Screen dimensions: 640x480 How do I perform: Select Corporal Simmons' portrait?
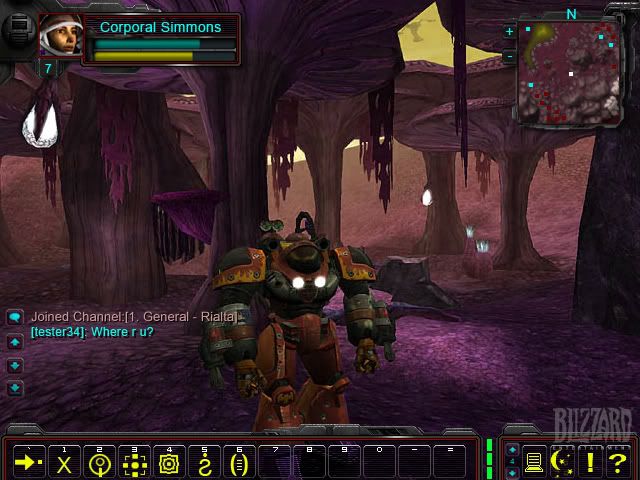coord(61,36)
